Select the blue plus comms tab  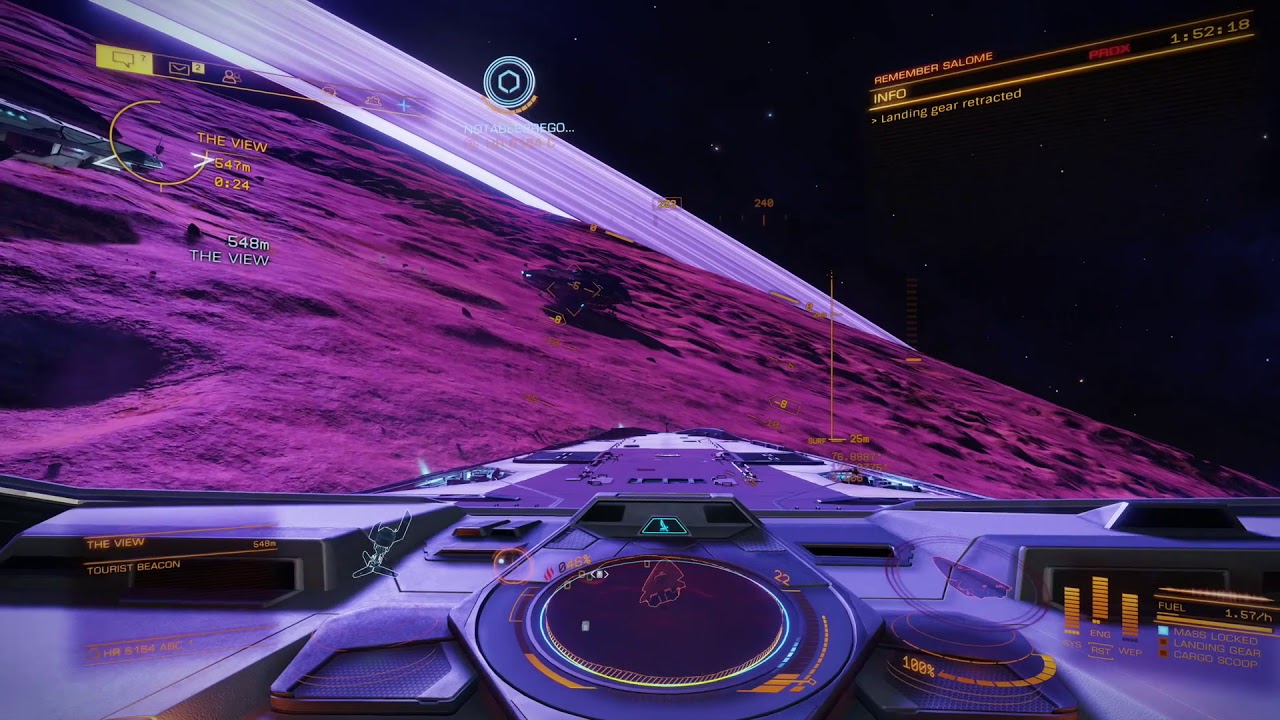click(x=404, y=104)
